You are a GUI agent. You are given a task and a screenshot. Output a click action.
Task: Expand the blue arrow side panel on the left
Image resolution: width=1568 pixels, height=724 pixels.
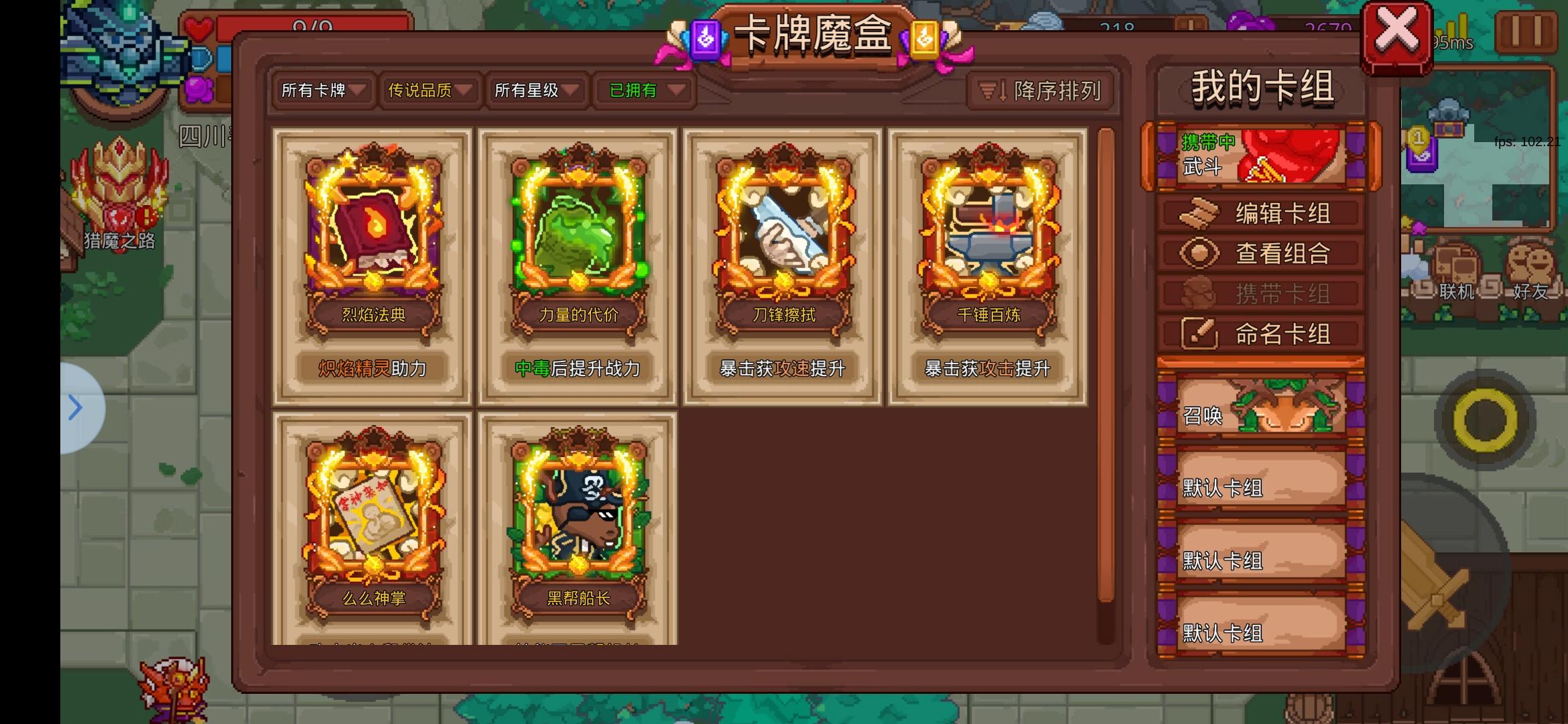click(76, 407)
